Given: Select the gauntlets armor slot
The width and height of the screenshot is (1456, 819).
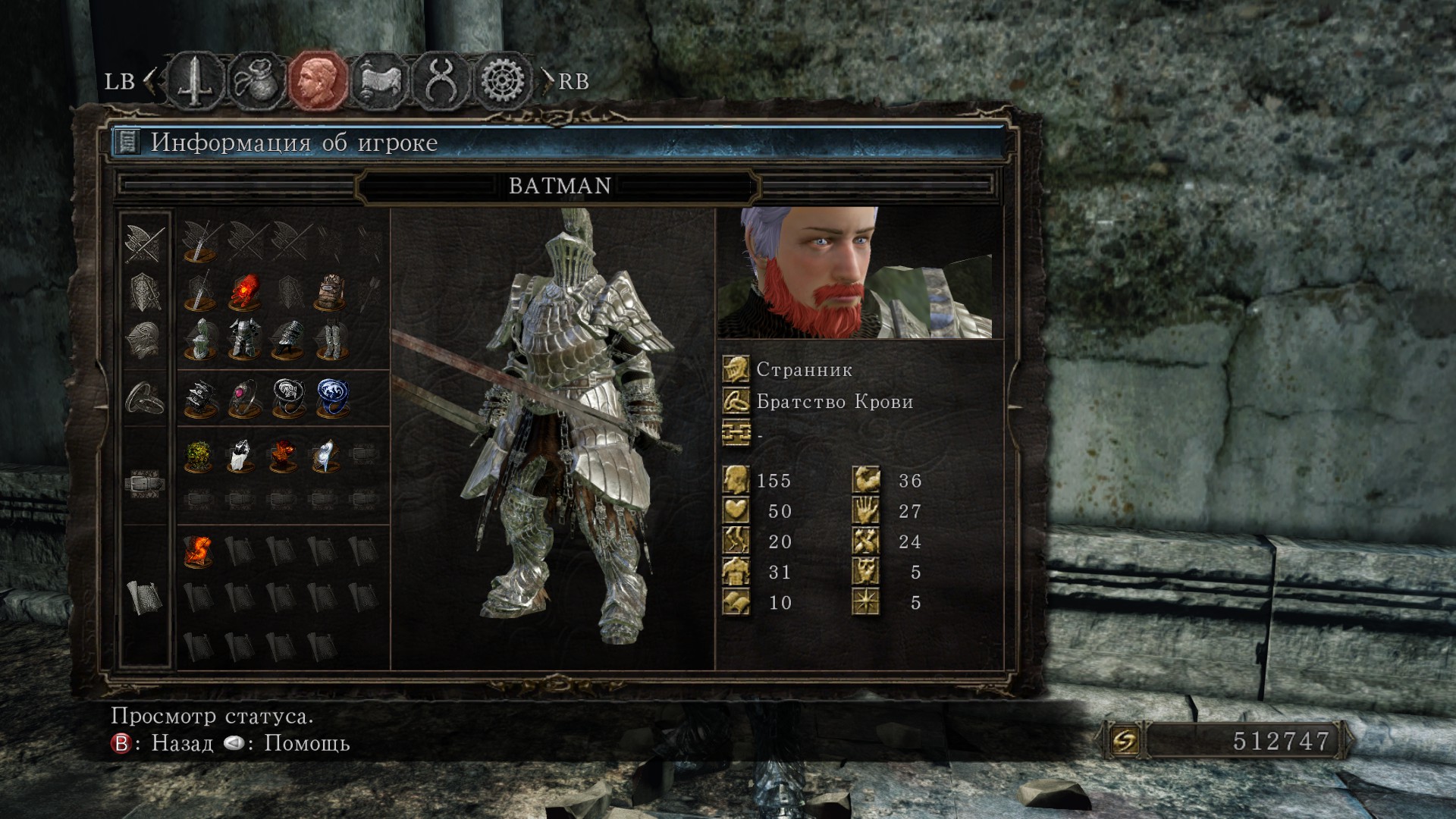Looking at the screenshot, I should (x=288, y=338).
